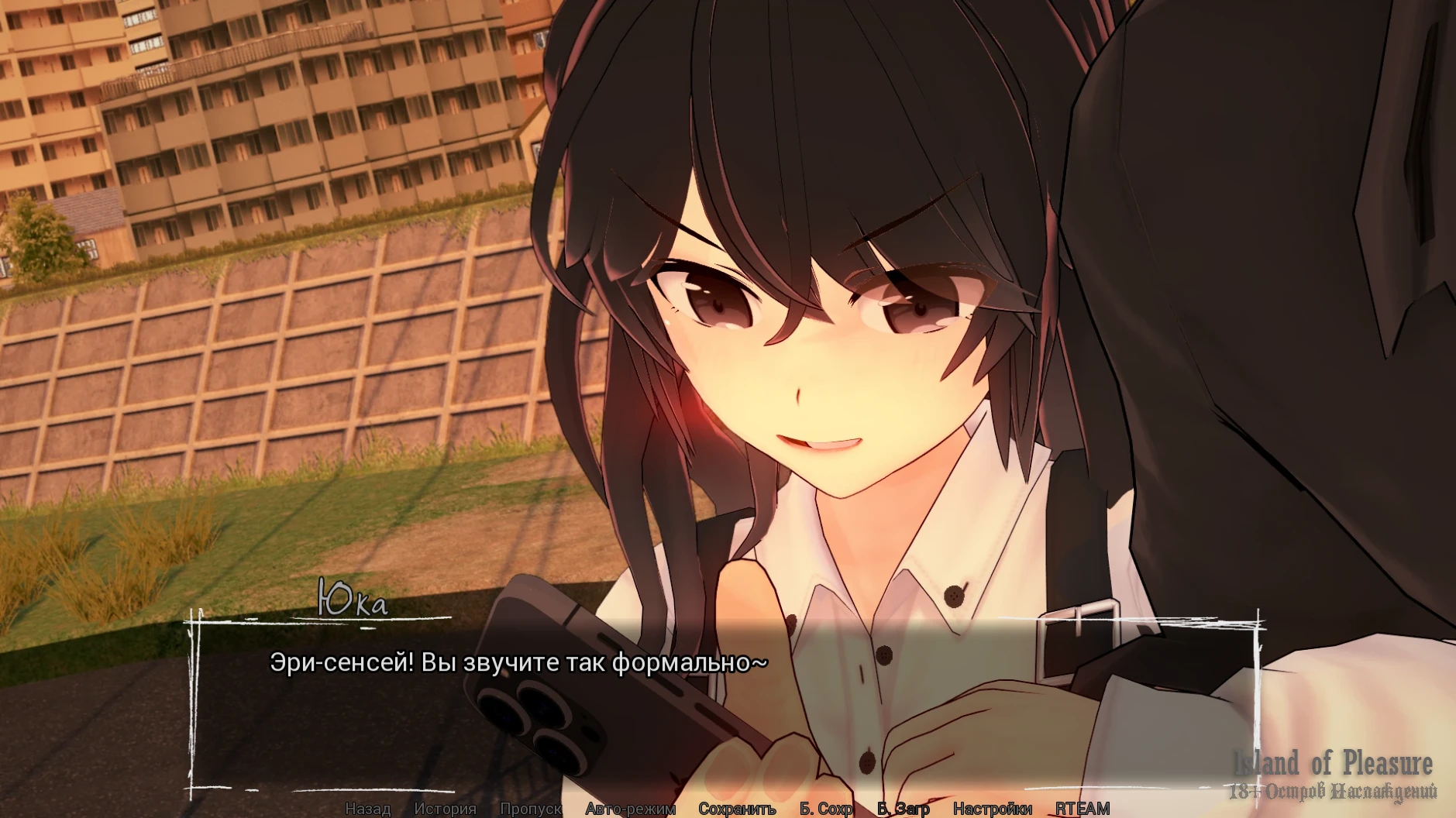This screenshot has width=1456, height=818.
Task: Activate Пропуск to skip dialogue
Action: (531, 809)
